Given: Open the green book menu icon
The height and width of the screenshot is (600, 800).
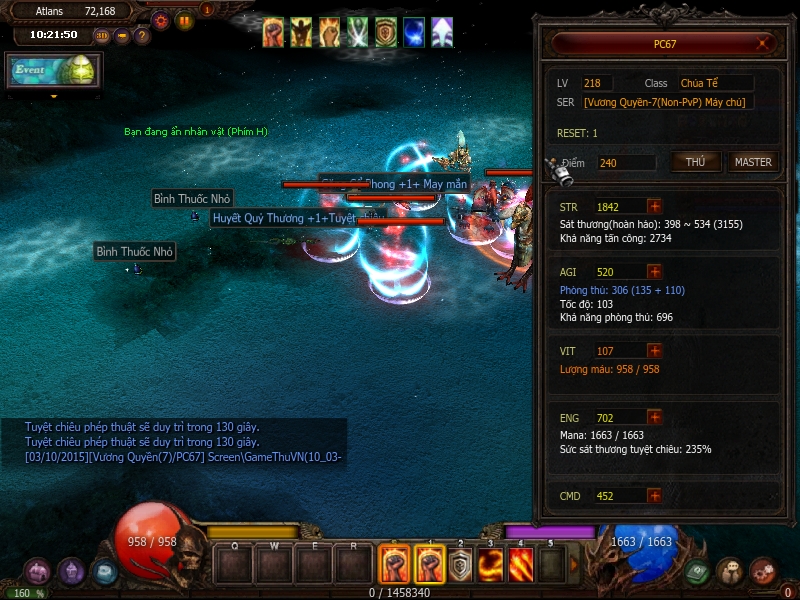Looking at the screenshot, I should pos(697,571).
